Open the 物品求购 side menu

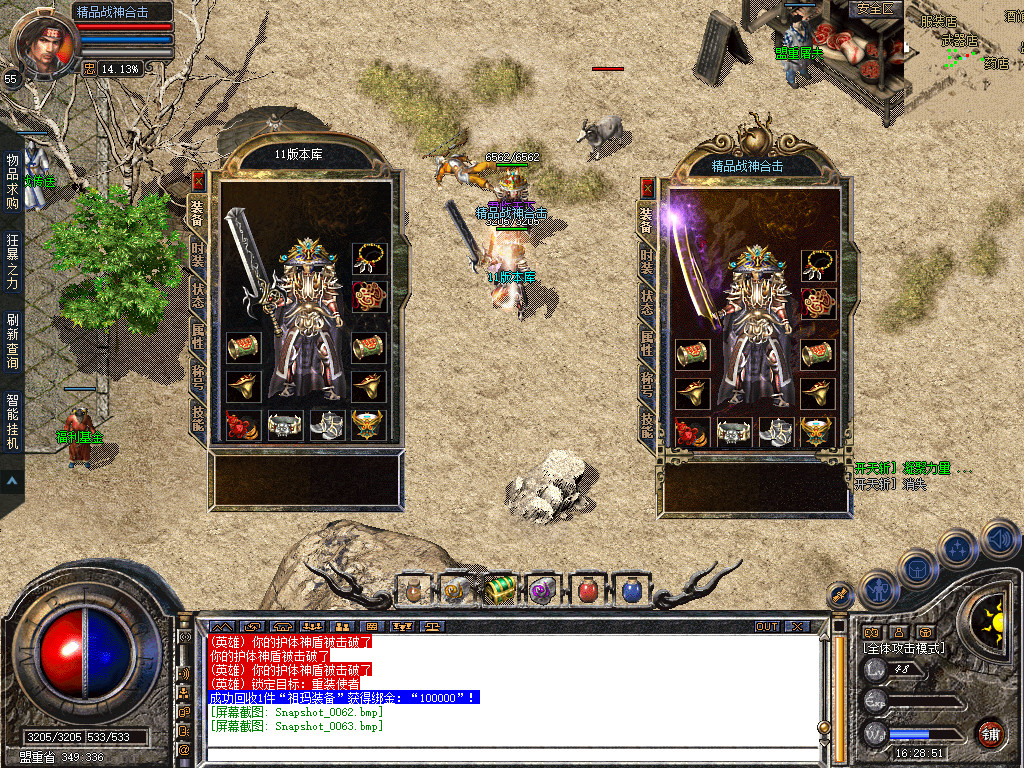12,181
